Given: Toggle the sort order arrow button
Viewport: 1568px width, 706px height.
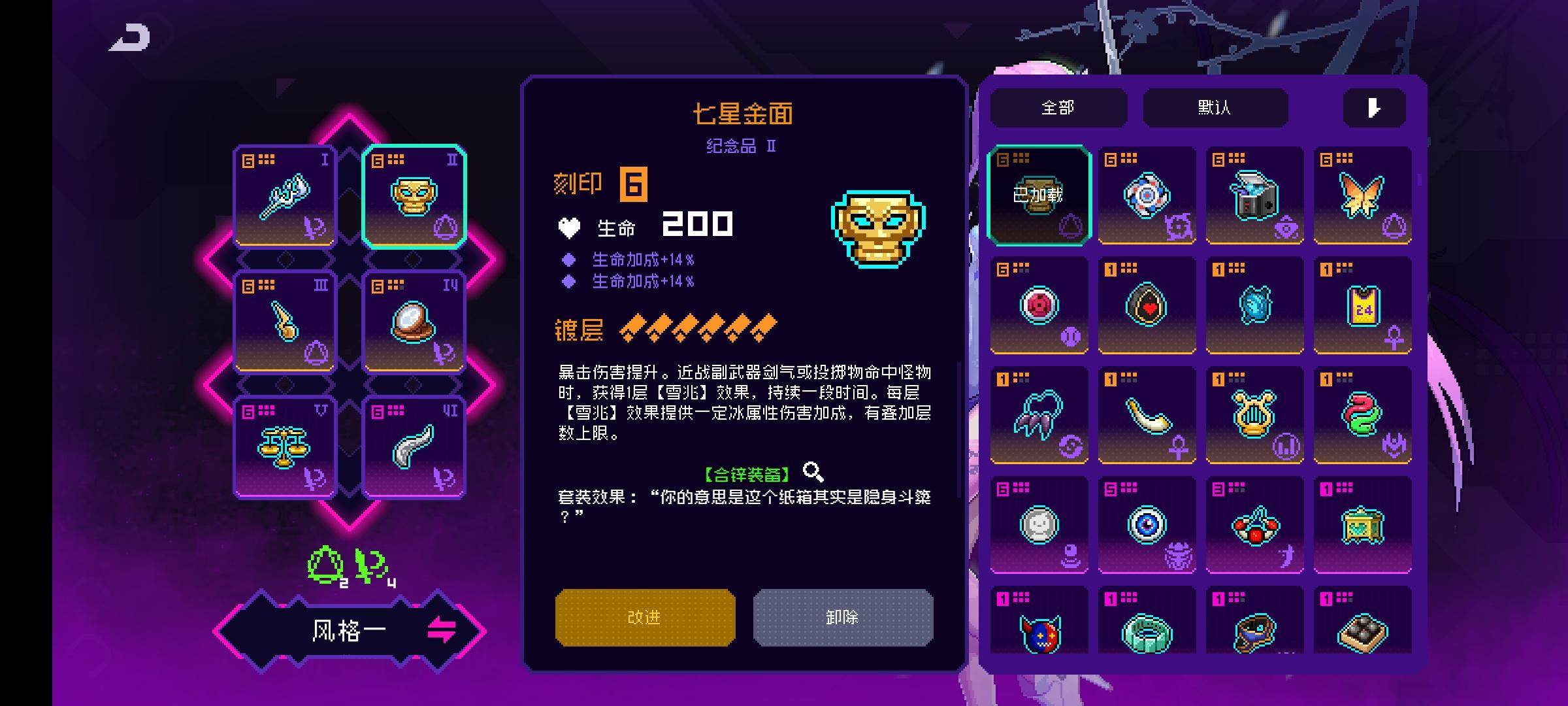Looking at the screenshot, I should tap(1373, 109).
